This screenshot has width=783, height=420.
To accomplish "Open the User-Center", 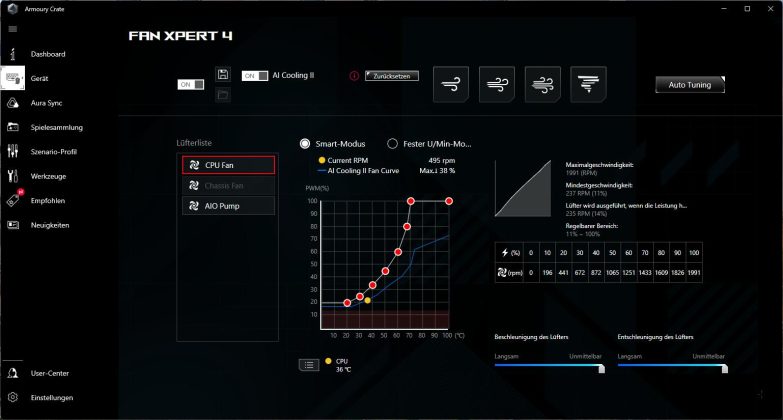I will click(49, 373).
